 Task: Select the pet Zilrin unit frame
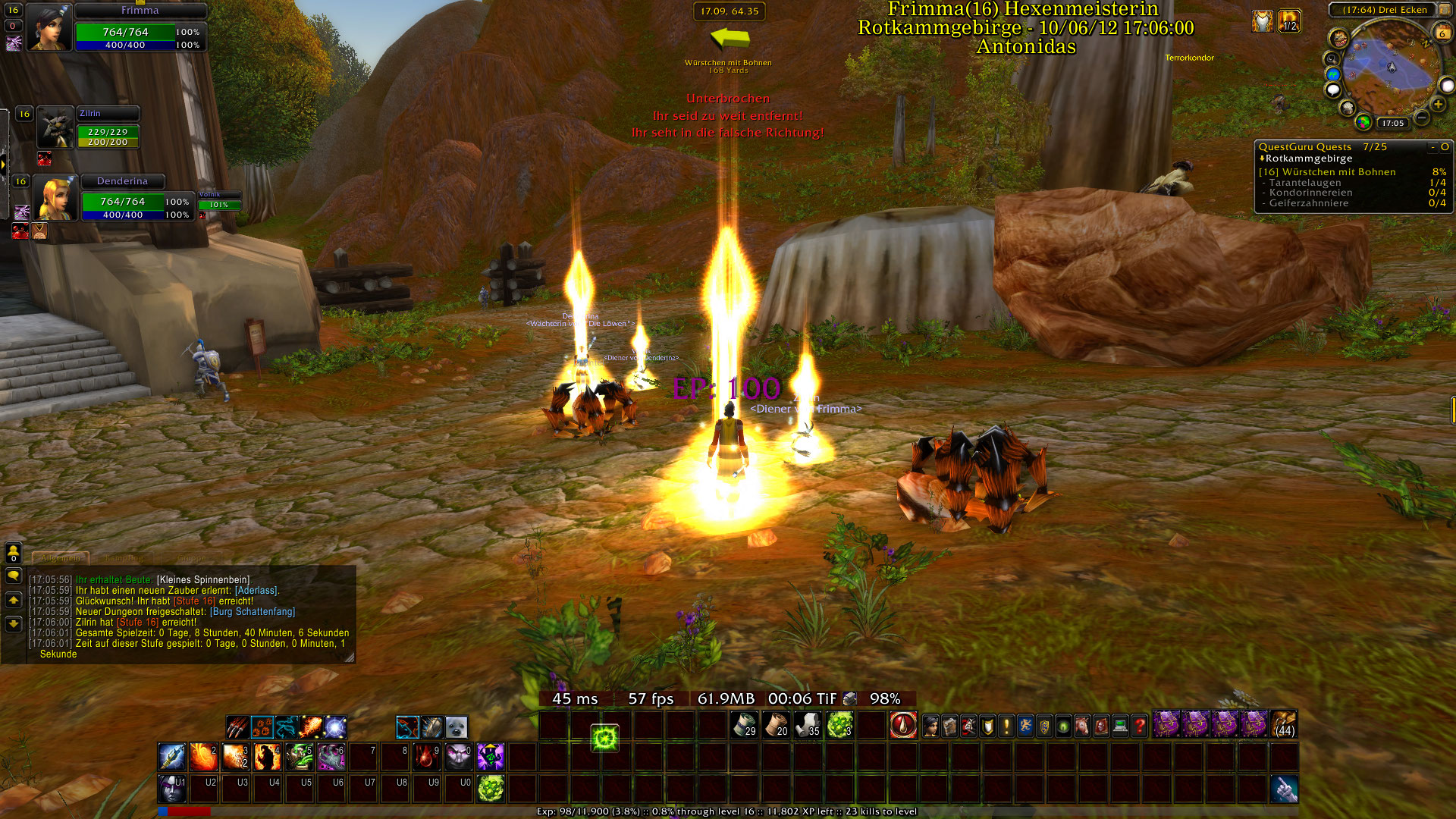pos(57,127)
